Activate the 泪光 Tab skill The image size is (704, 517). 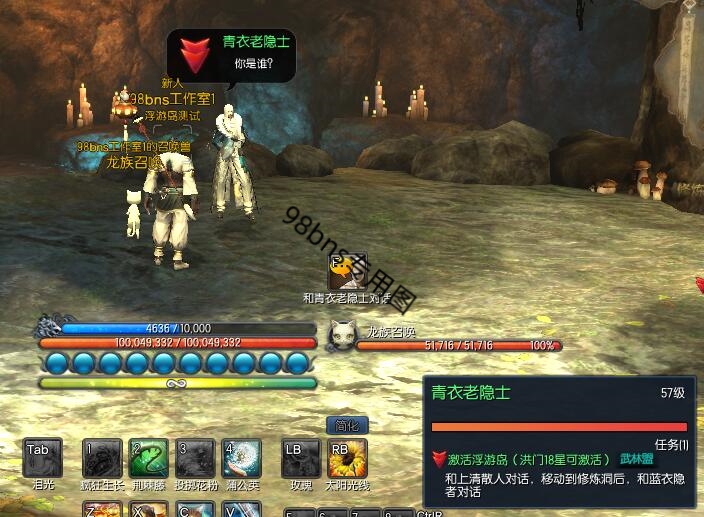43,459
